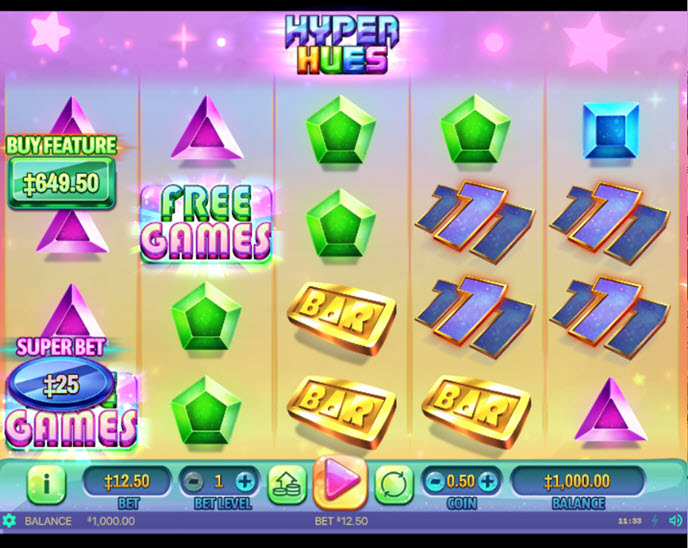Set max bet with the coin stack button

(x=286, y=484)
